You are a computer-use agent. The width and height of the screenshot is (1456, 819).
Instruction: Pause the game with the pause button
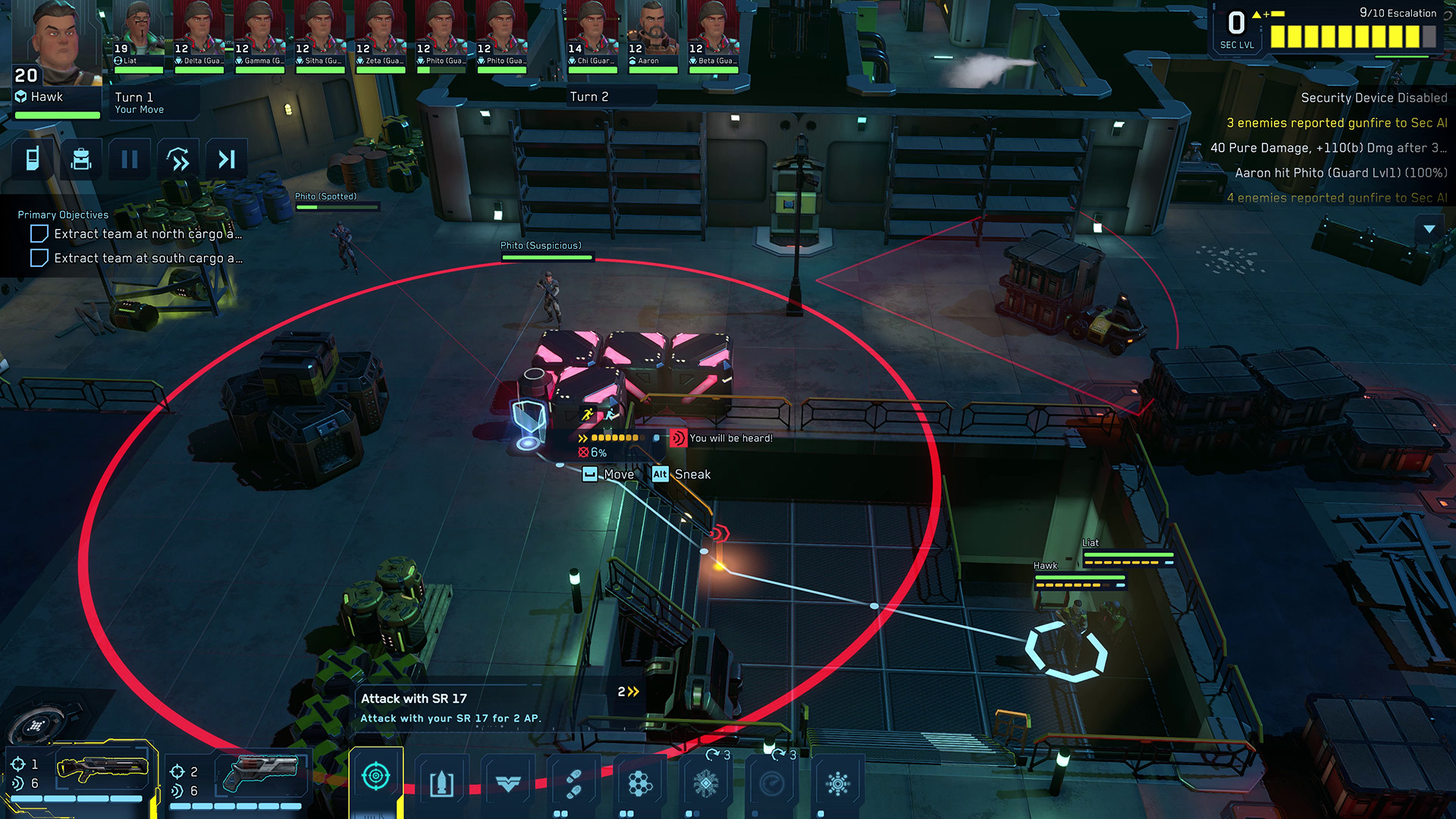[x=130, y=159]
